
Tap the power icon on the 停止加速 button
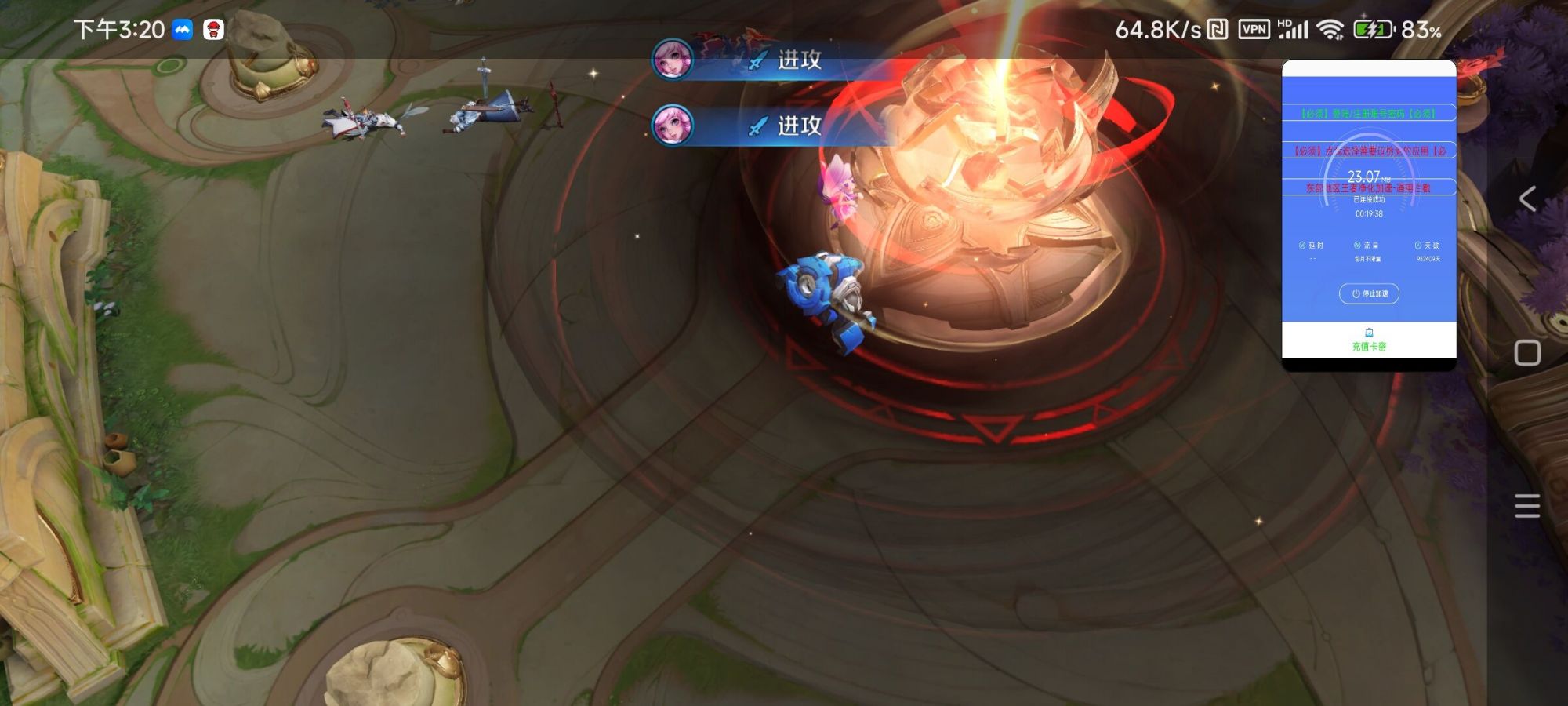point(1355,293)
